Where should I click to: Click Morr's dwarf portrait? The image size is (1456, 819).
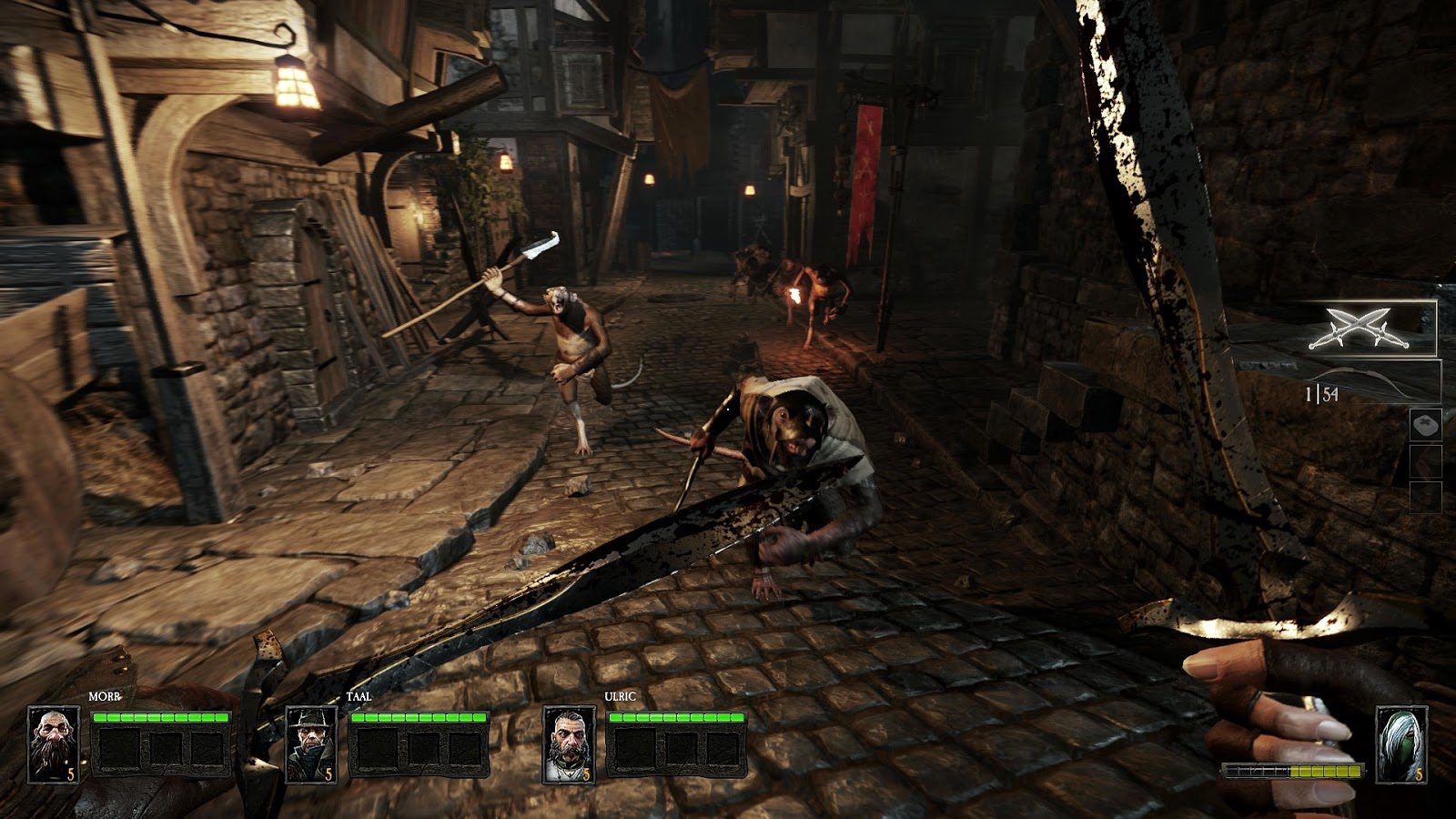tap(53, 744)
